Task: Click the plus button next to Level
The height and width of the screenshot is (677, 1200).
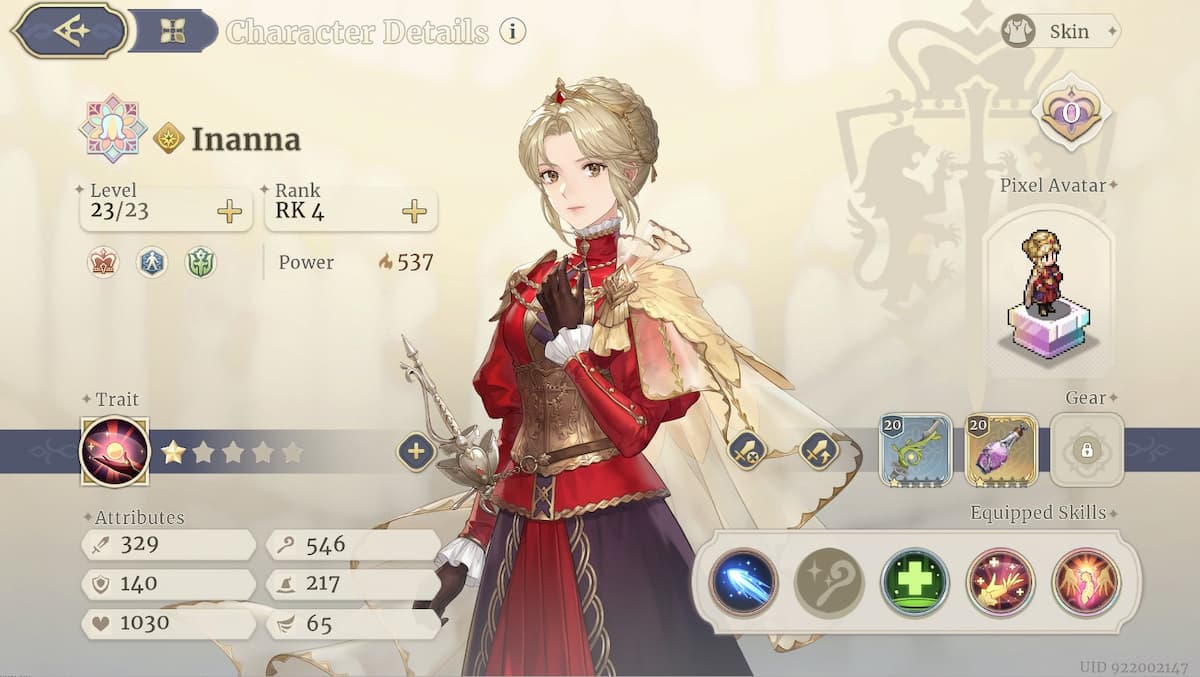Action: [229, 211]
